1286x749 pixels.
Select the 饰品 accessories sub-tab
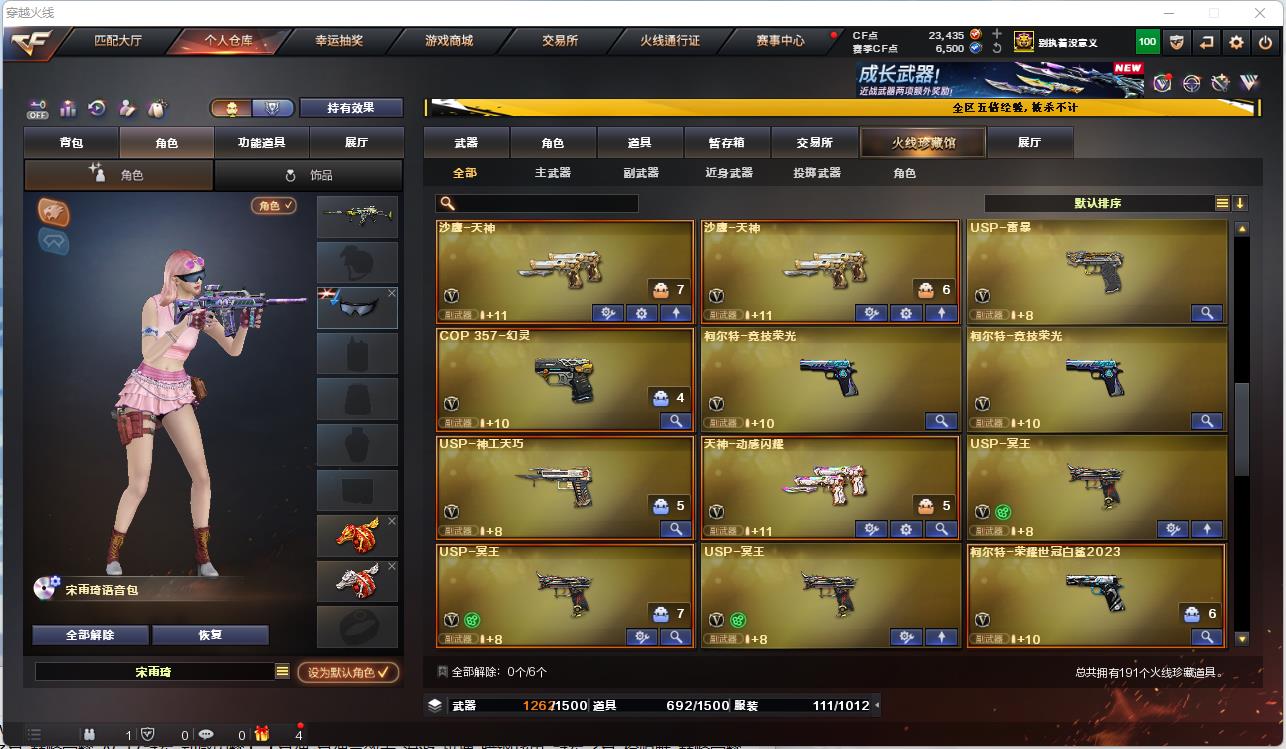point(309,175)
